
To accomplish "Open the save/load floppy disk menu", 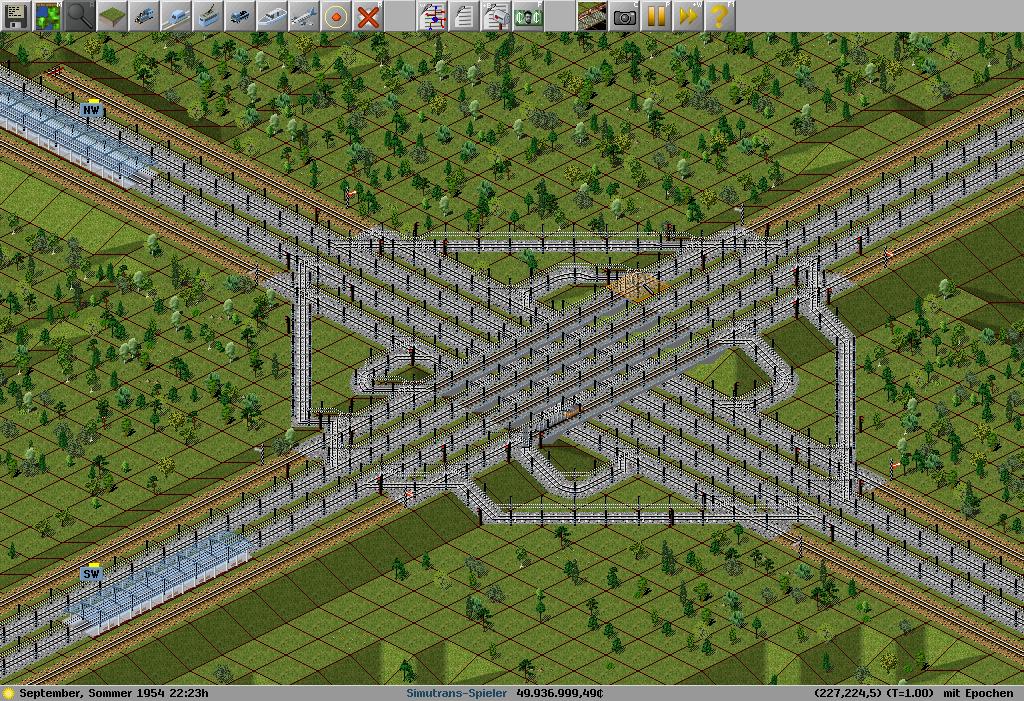I will tap(16, 15).
